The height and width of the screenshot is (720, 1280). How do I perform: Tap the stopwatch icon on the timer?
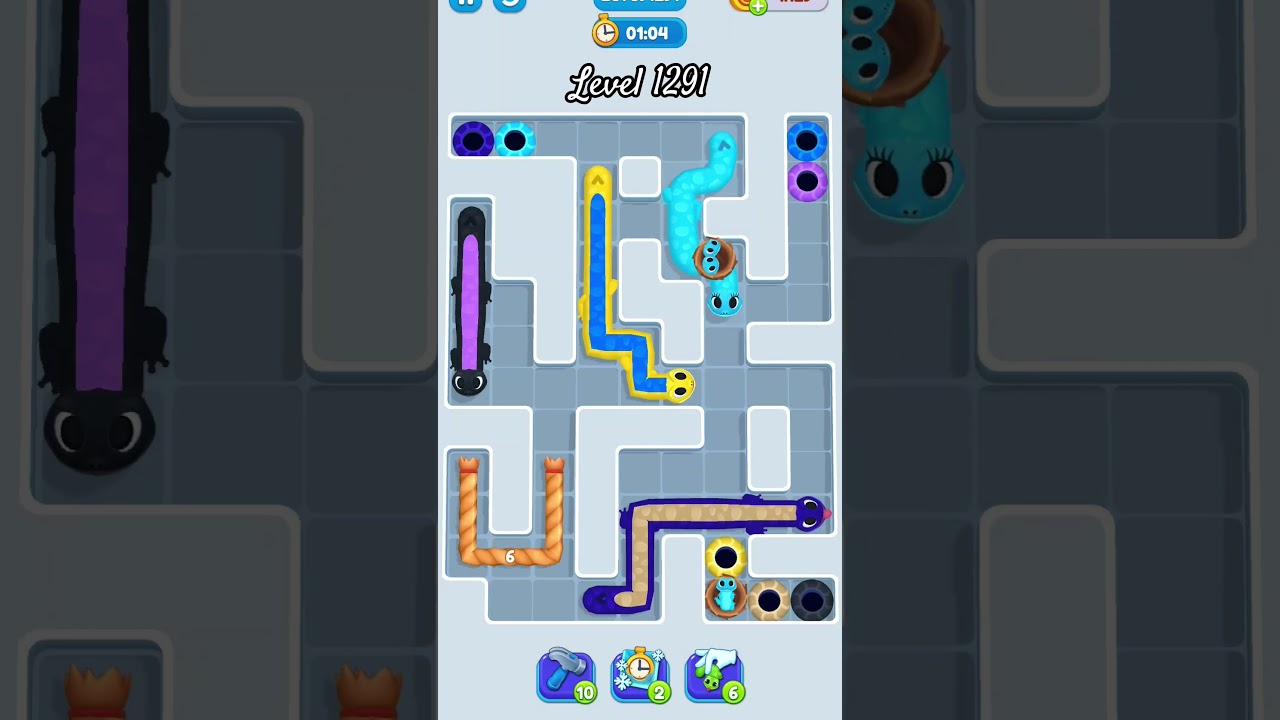[605, 32]
